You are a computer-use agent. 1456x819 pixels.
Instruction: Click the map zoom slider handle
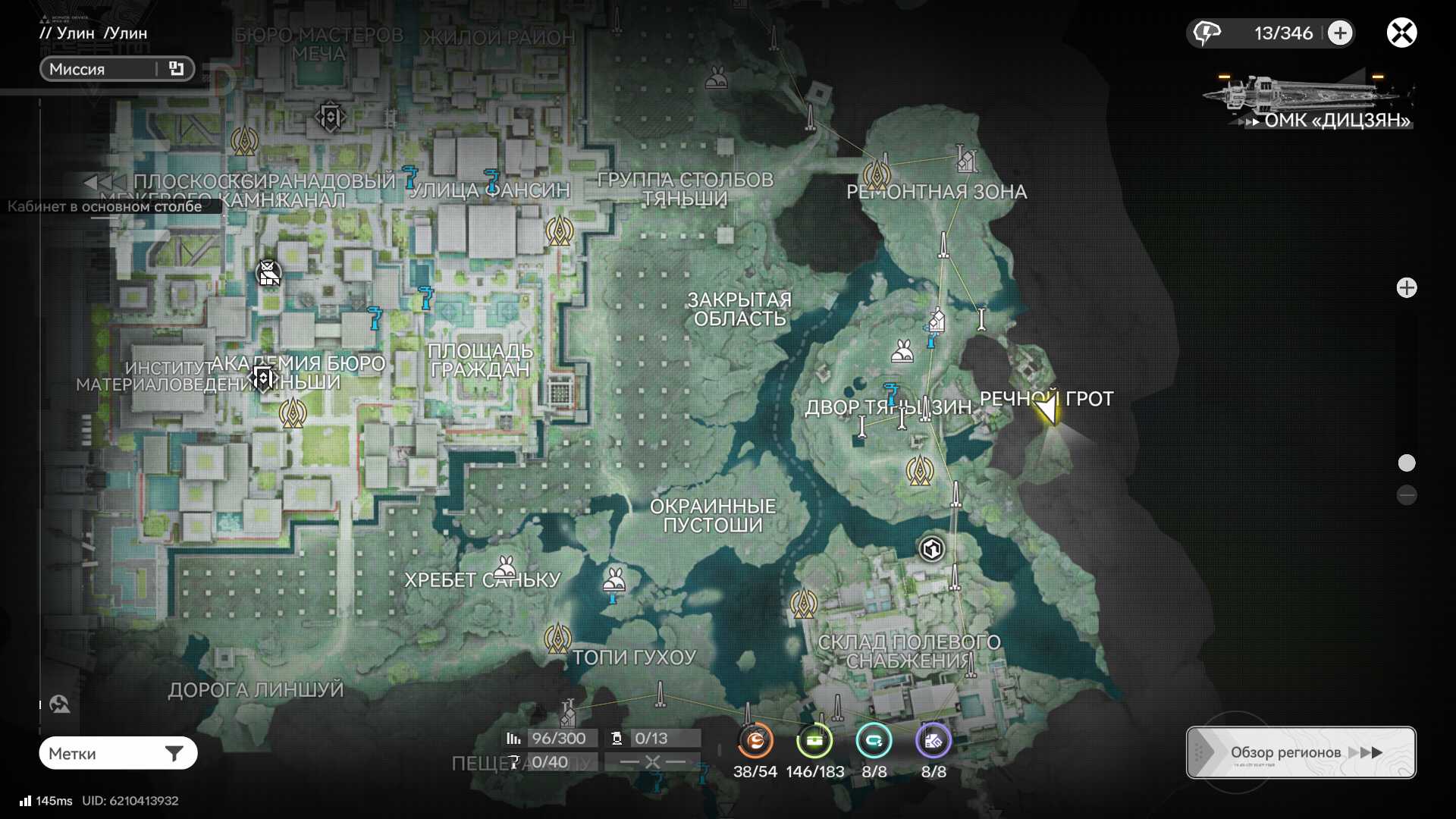(1407, 463)
